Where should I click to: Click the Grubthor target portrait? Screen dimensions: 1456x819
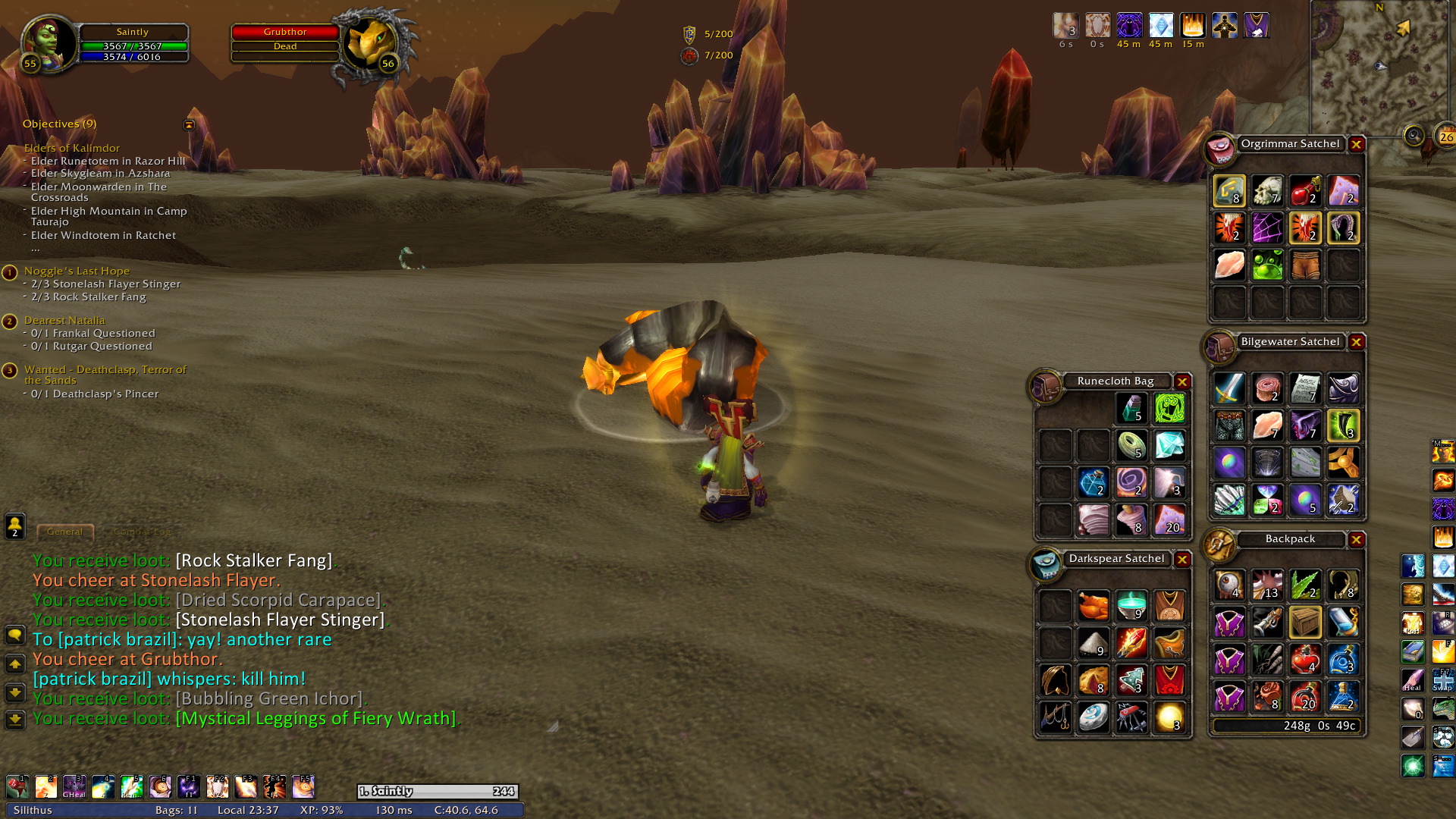click(372, 44)
